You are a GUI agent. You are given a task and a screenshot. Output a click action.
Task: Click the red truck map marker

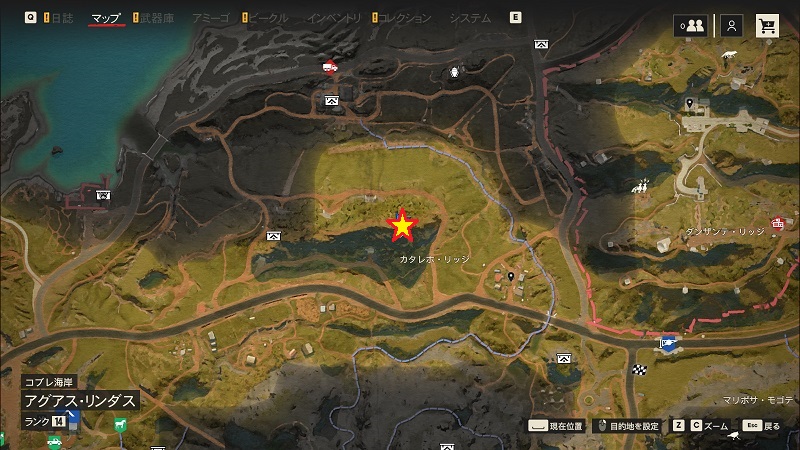coord(331,67)
